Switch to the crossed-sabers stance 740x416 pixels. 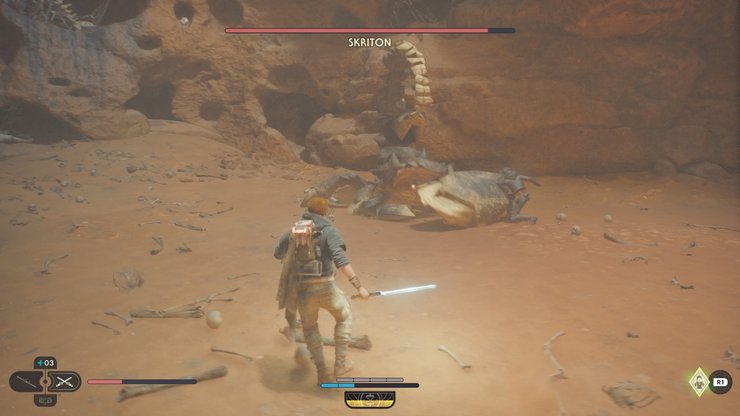click(65, 381)
